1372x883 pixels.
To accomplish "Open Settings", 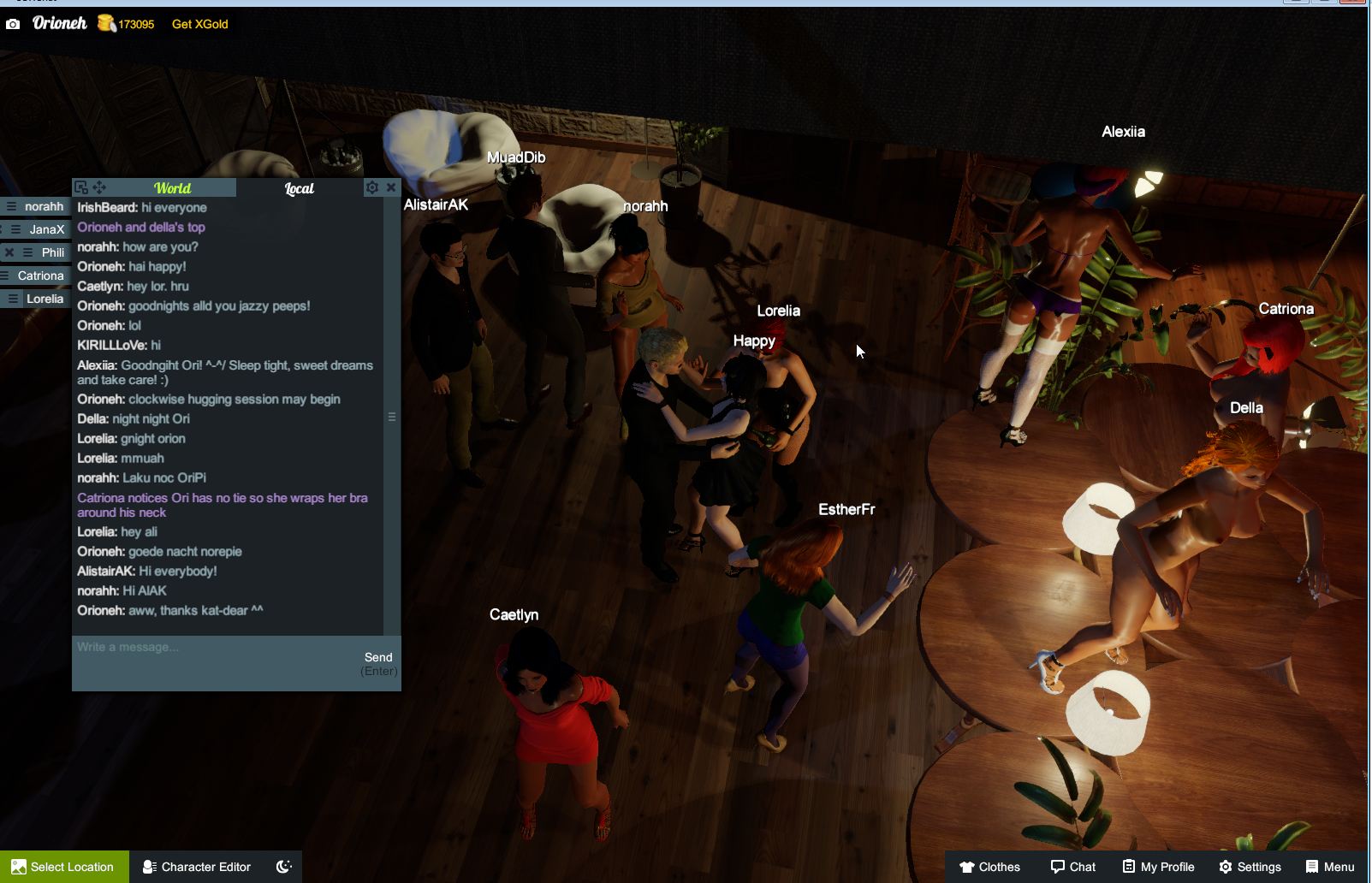I will click(1250, 867).
